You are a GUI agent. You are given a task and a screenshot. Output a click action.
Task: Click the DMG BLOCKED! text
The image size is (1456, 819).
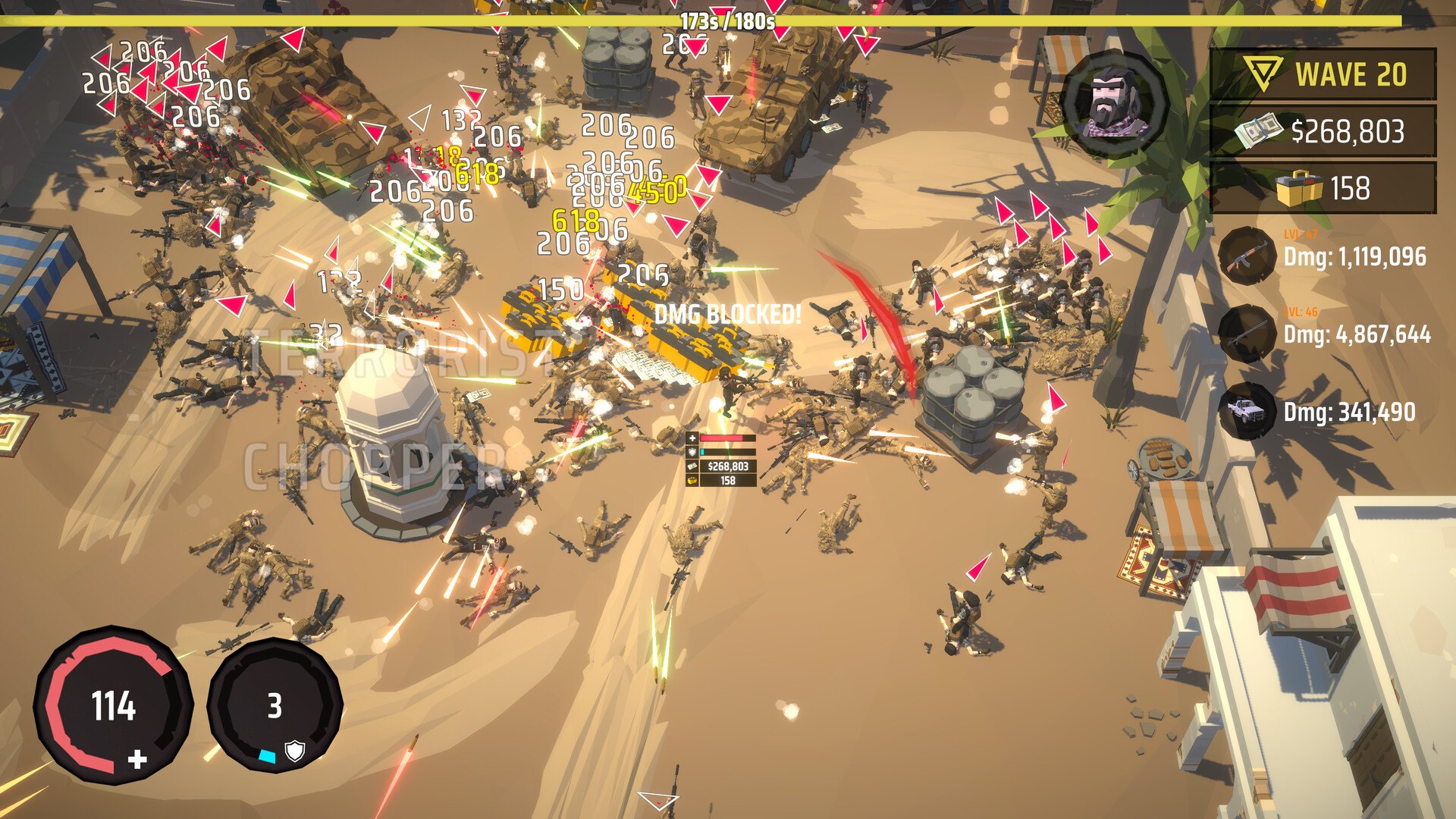click(x=728, y=312)
